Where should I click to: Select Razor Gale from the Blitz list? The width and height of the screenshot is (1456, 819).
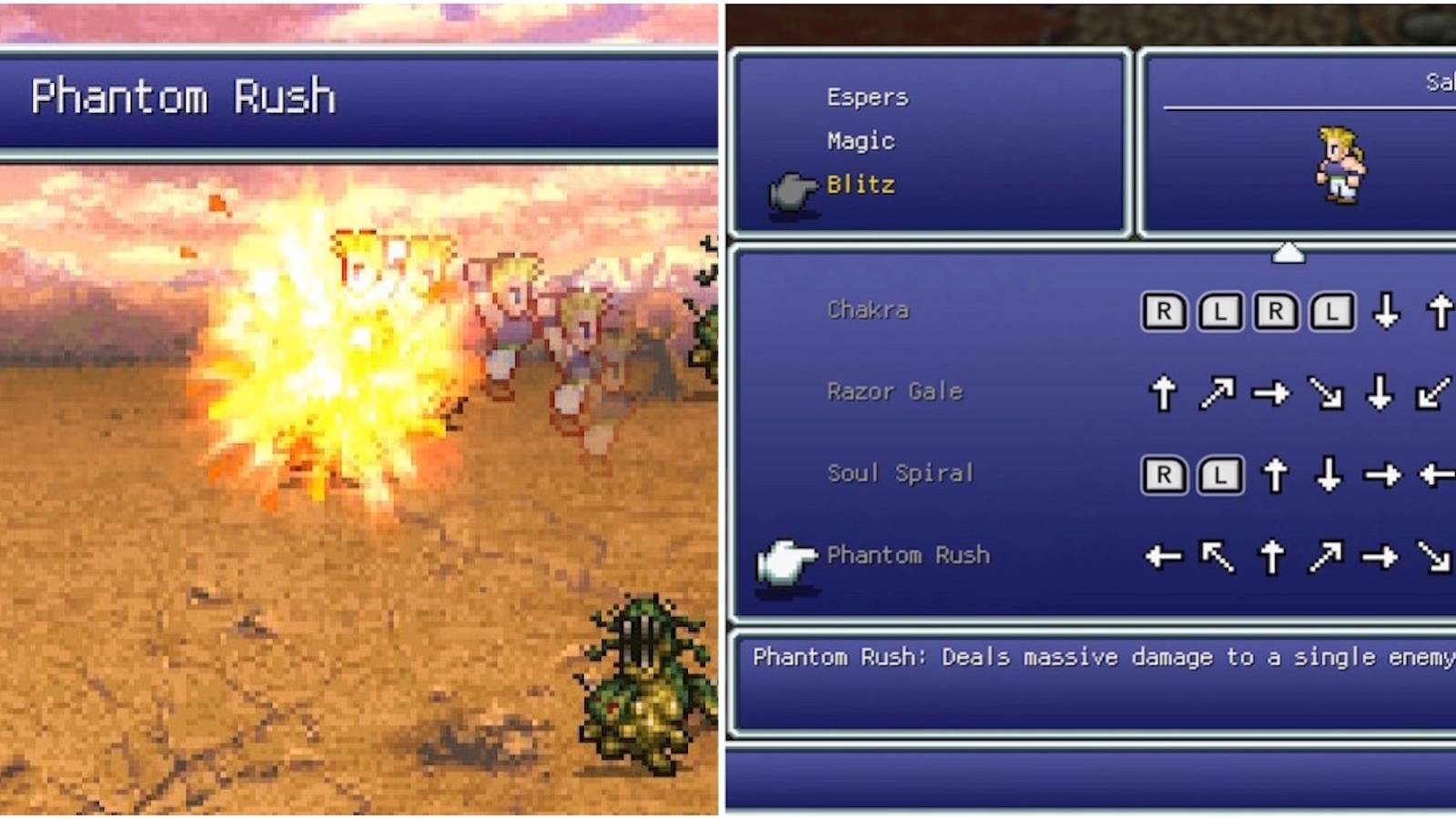(x=895, y=391)
